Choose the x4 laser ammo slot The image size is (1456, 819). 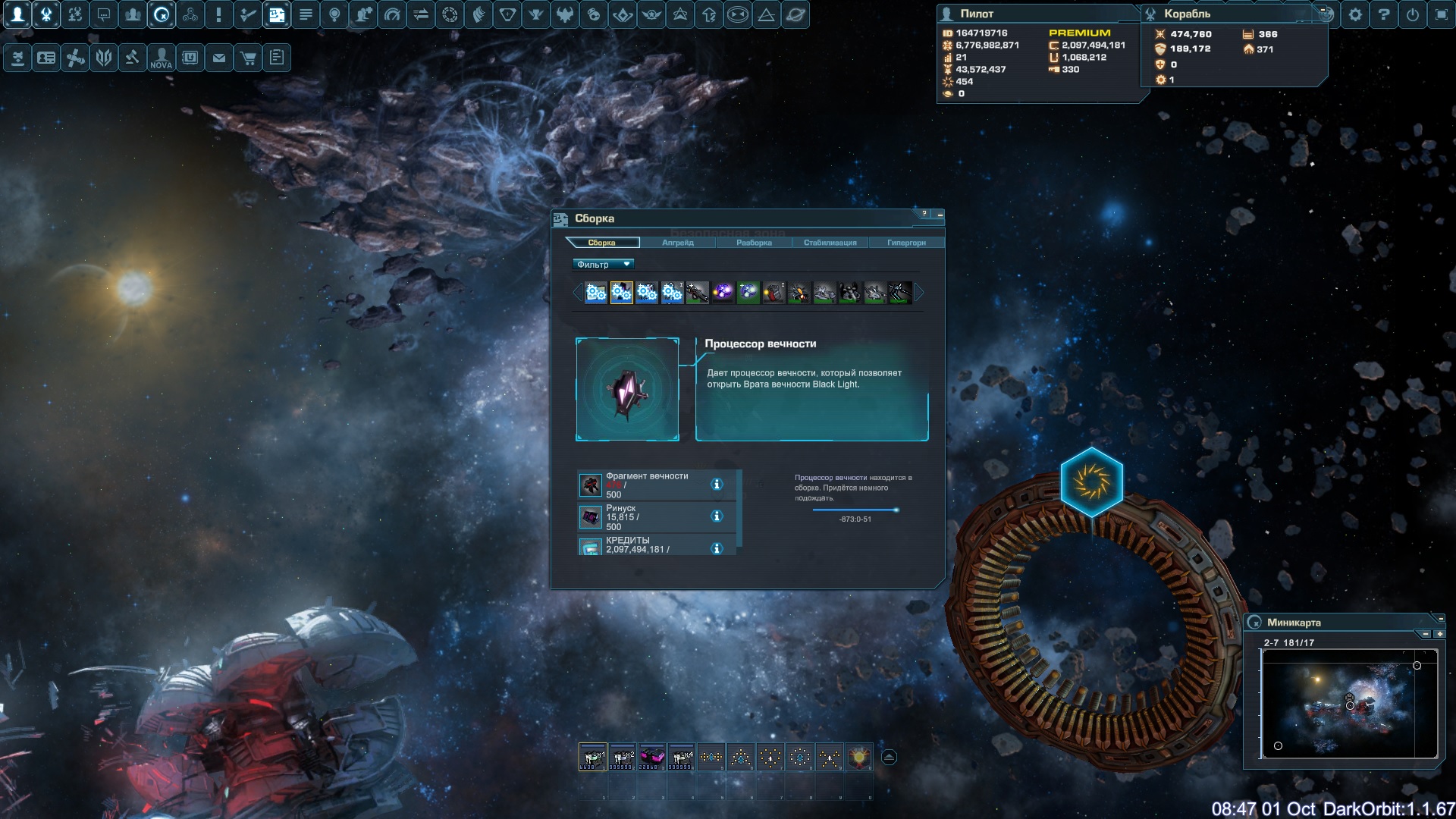(682, 757)
